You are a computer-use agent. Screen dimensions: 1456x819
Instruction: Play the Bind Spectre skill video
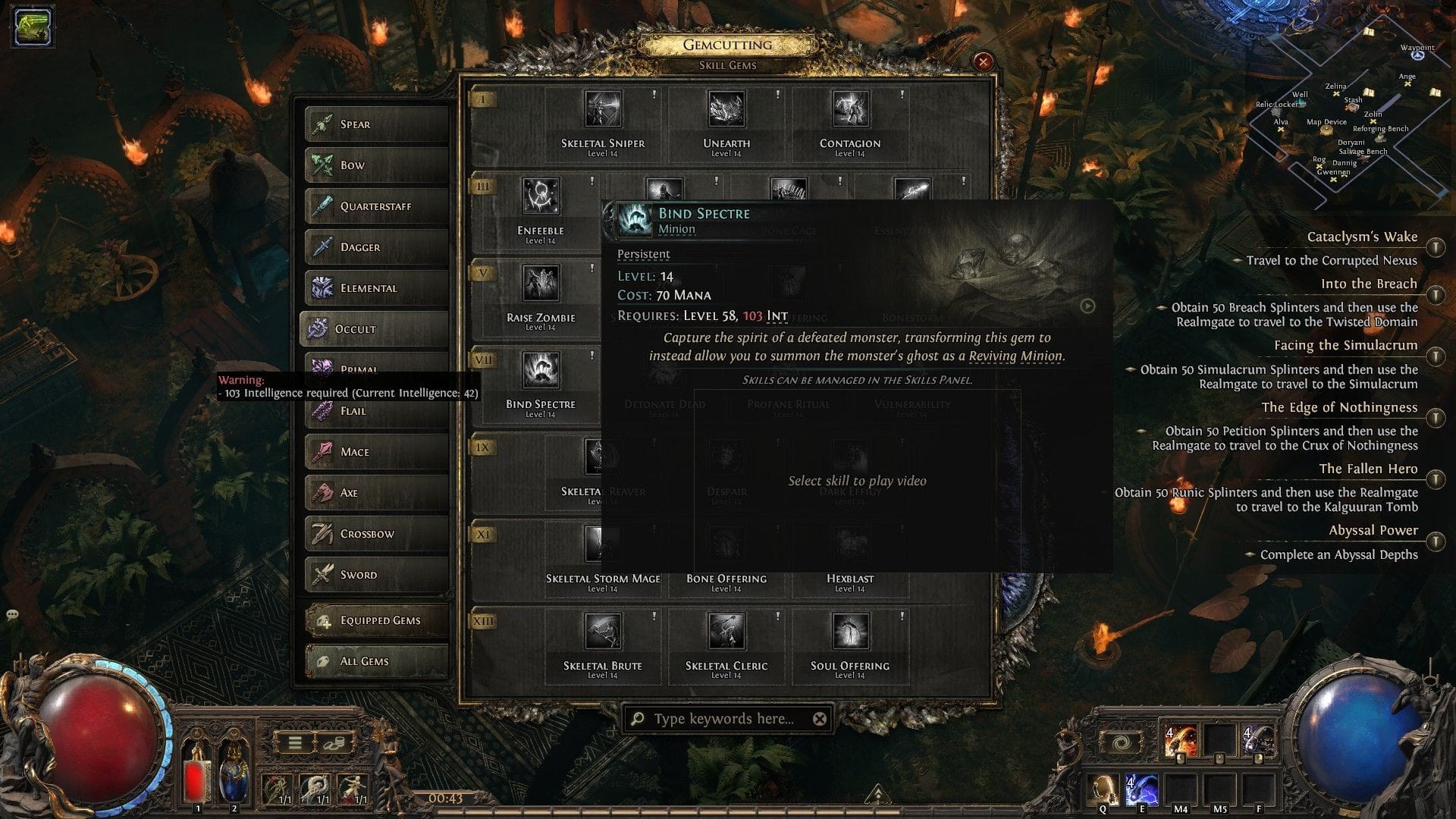pos(1087,306)
